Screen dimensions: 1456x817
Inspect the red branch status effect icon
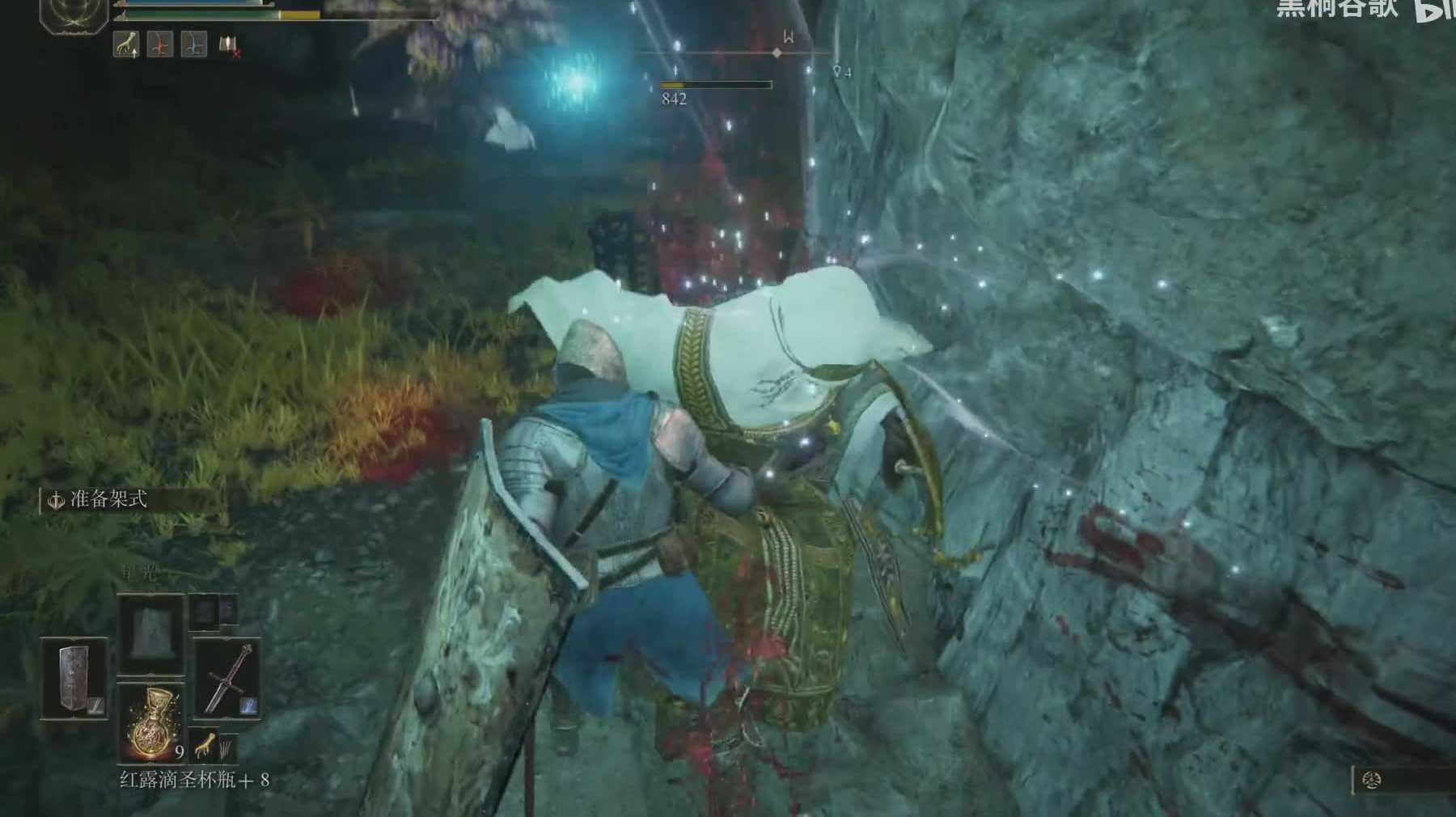160,44
